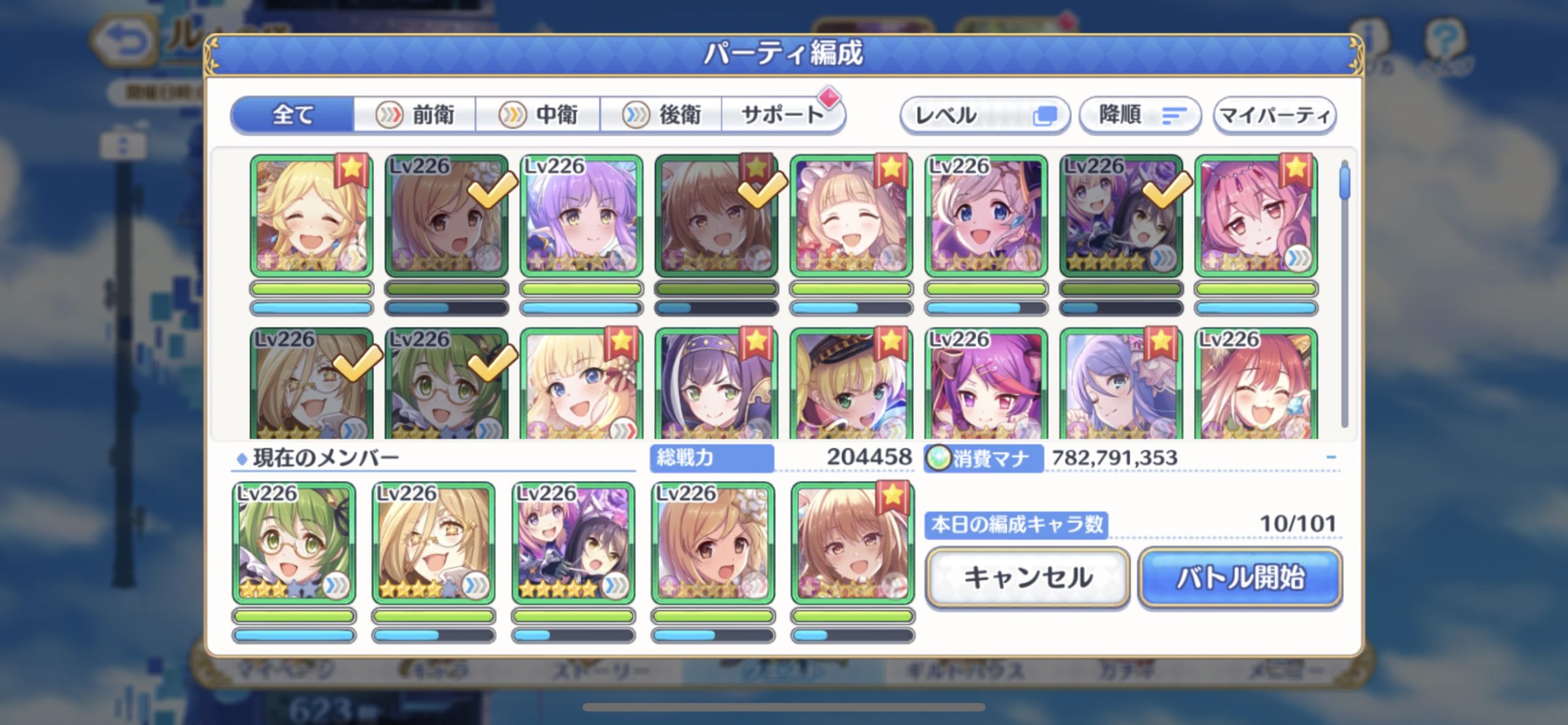Select the smiling blonde girl with pink bonnet
The height and width of the screenshot is (725, 1568).
coord(851,216)
